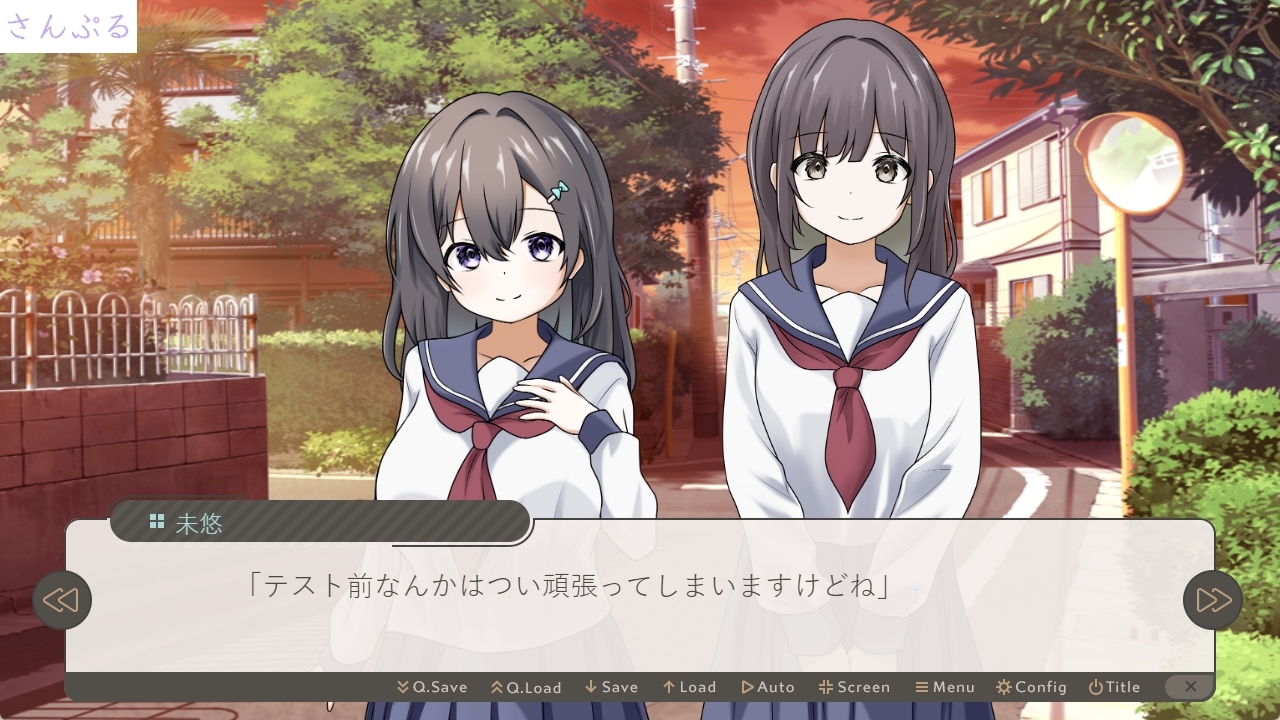Open the Q.Save quick save
The image size is (1280, 720).
coord(432,687)
